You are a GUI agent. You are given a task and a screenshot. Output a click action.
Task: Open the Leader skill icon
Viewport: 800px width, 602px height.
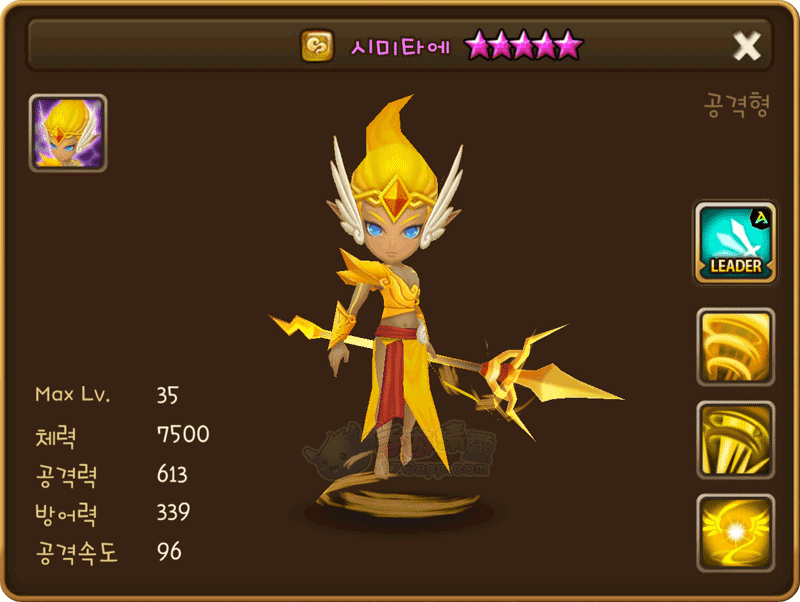735,242
